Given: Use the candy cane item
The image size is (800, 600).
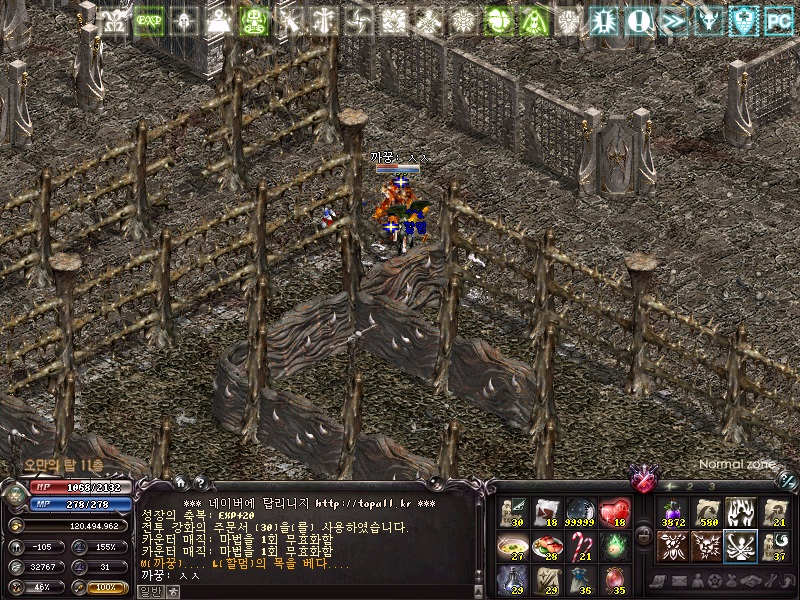Looking at the screenshot, I should point(581,546).
